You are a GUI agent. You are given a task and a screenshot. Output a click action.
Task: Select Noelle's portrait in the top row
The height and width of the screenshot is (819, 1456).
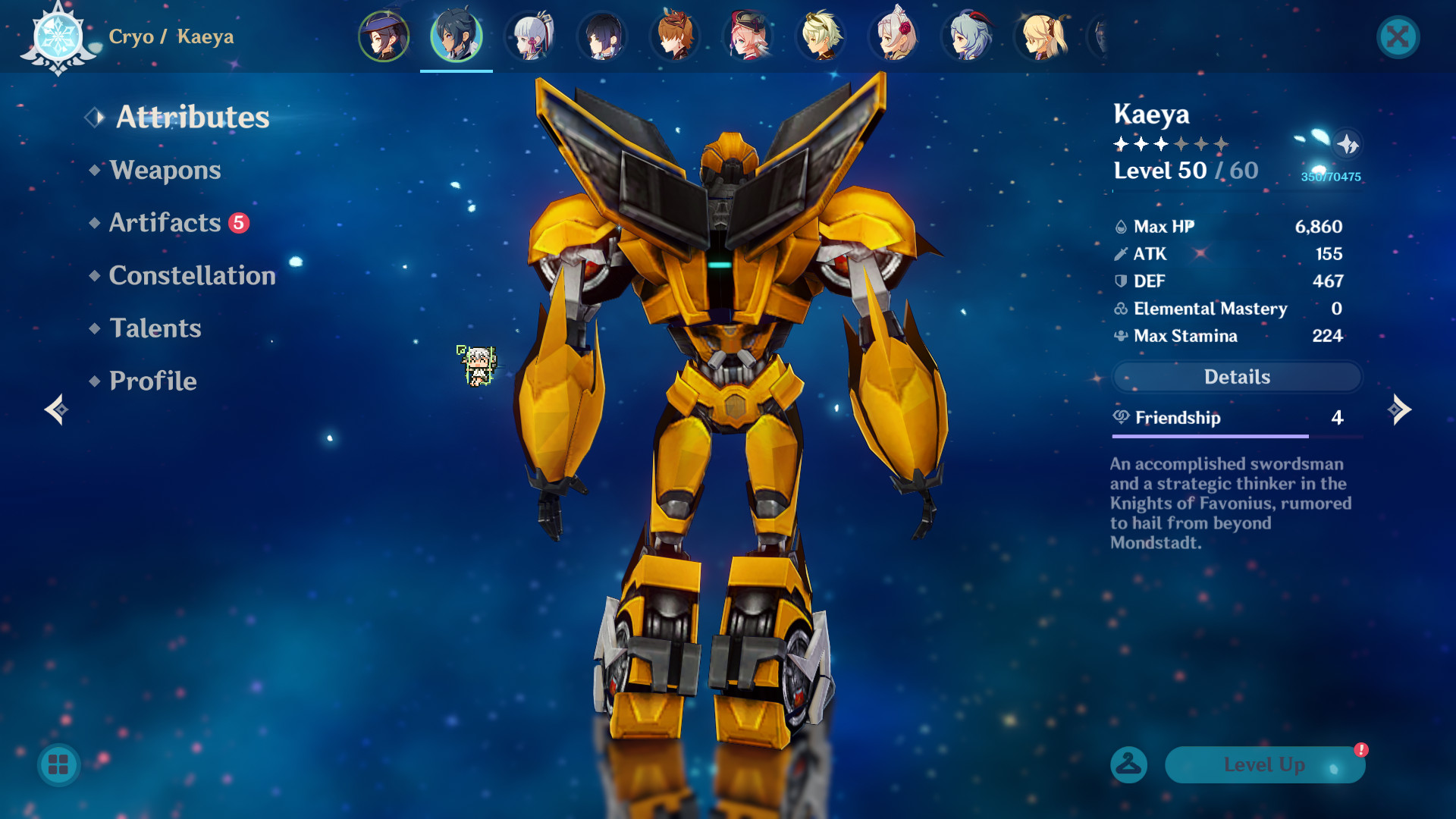[x=893, y=36]
